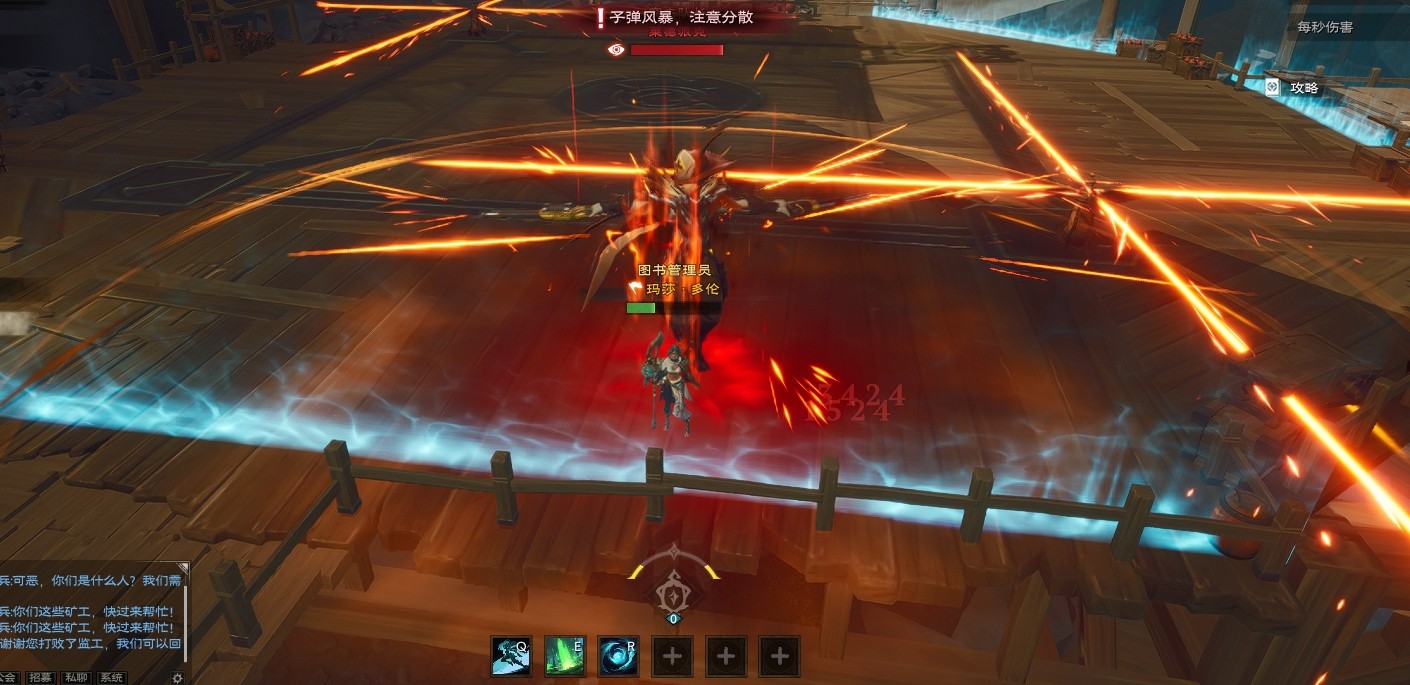Open chat settings gear

(177, 677)
